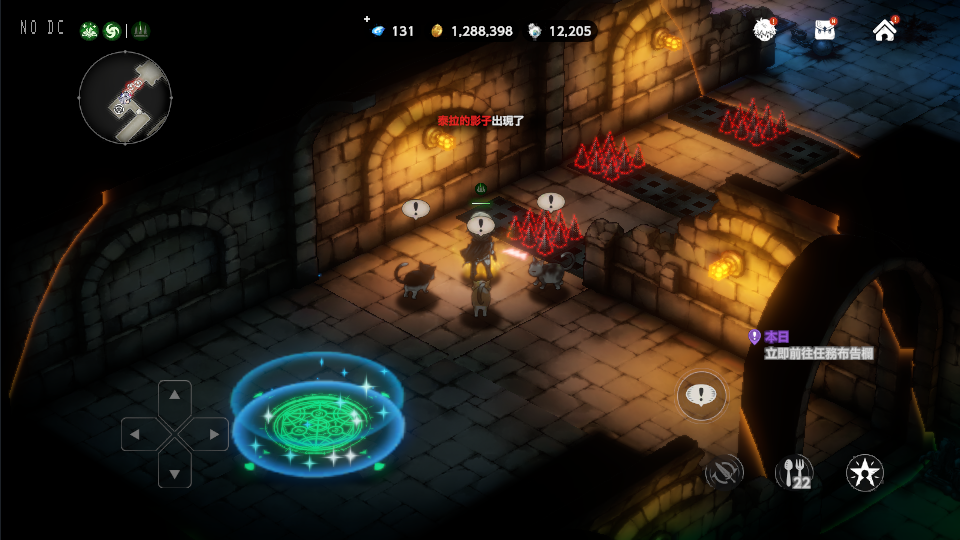Inspect the green swirl buff icon
This screenshot has width=960, height=540.
coord(112,31)
